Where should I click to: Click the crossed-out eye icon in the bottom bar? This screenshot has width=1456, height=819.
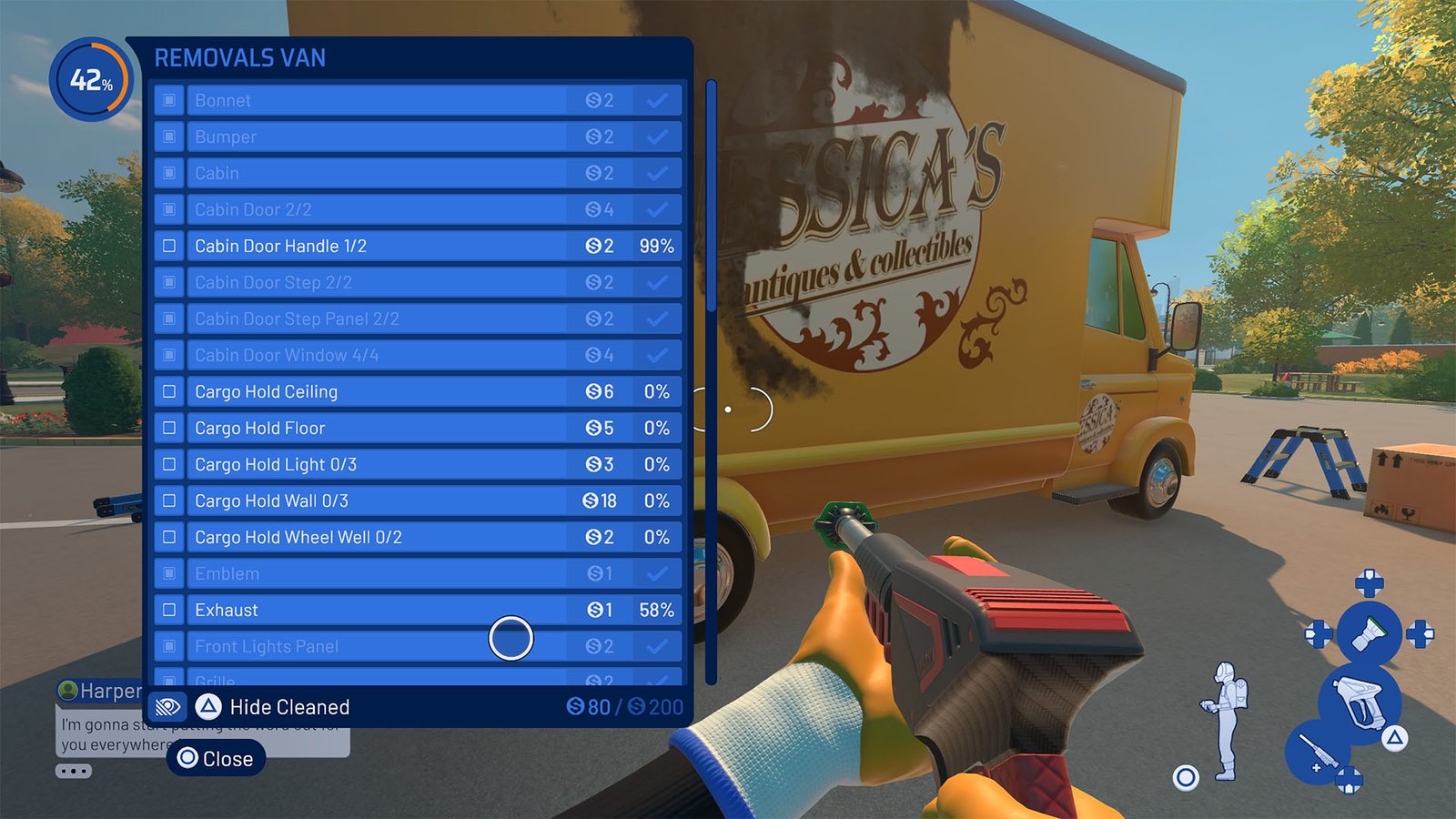click(168, 707)
